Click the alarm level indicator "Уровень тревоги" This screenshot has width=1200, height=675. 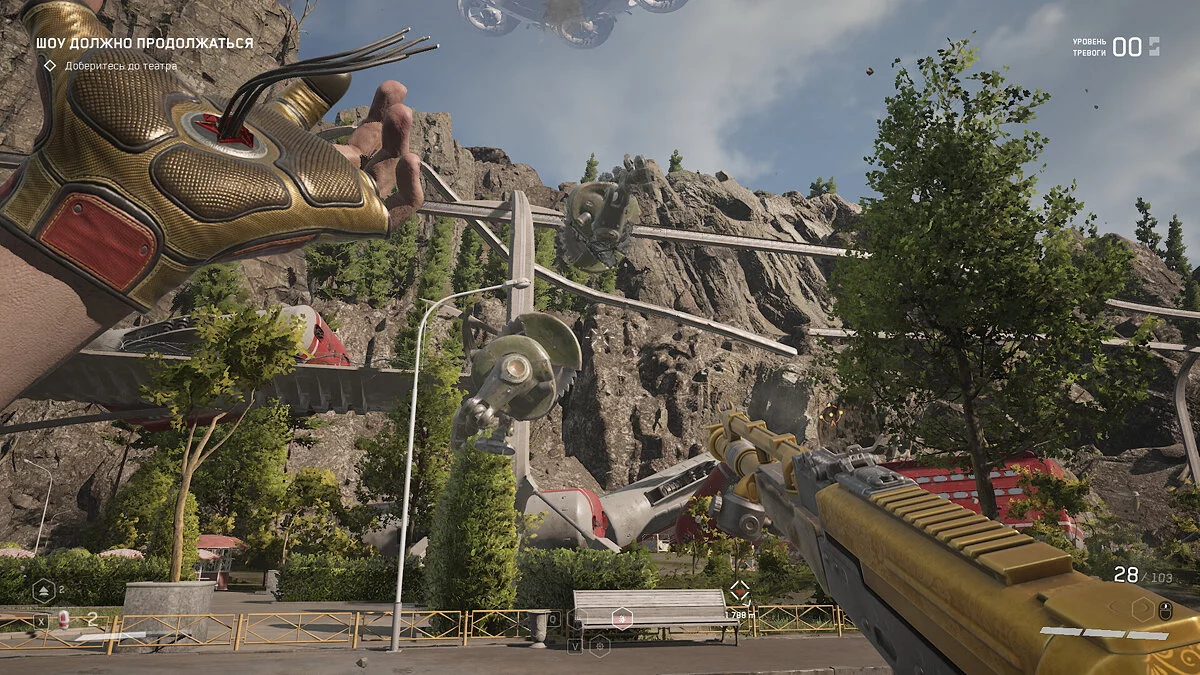pos(1116,47)
